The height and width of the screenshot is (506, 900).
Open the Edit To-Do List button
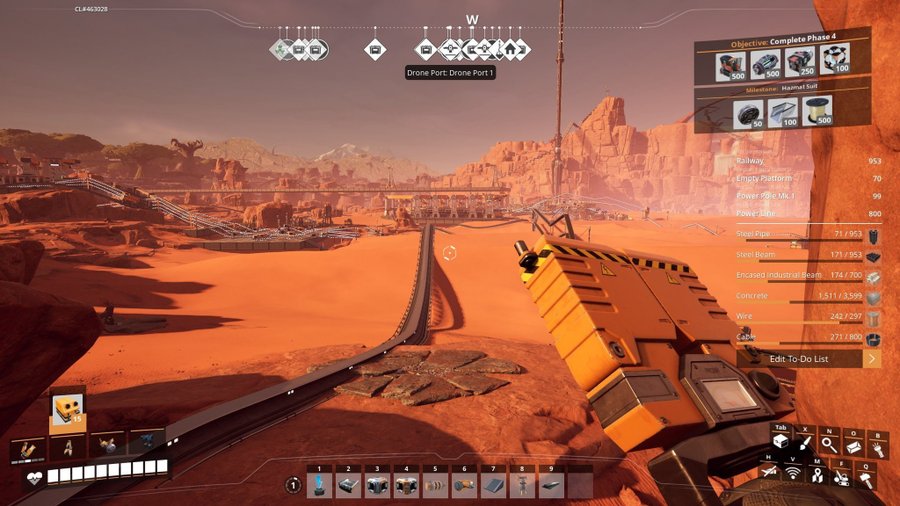point(808,358)
